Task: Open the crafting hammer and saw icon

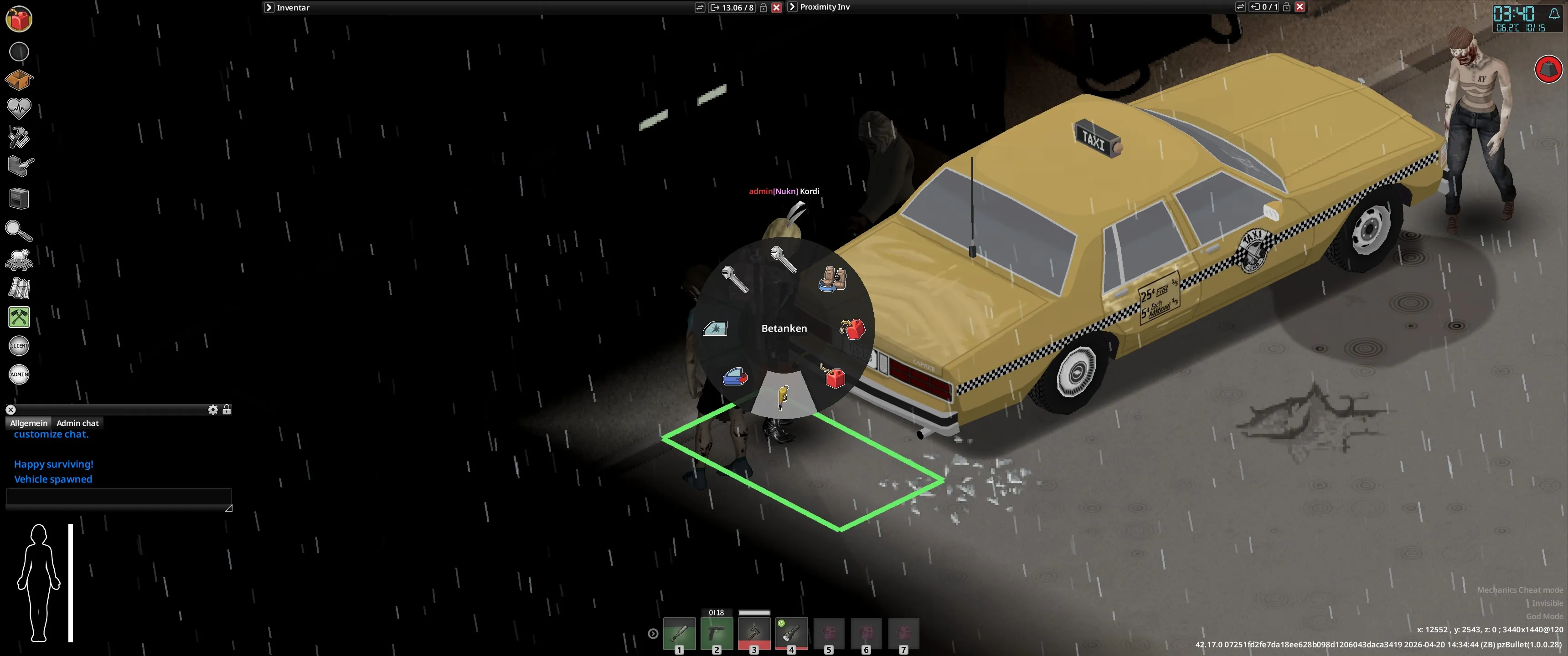Action: (x=19, y=138)
